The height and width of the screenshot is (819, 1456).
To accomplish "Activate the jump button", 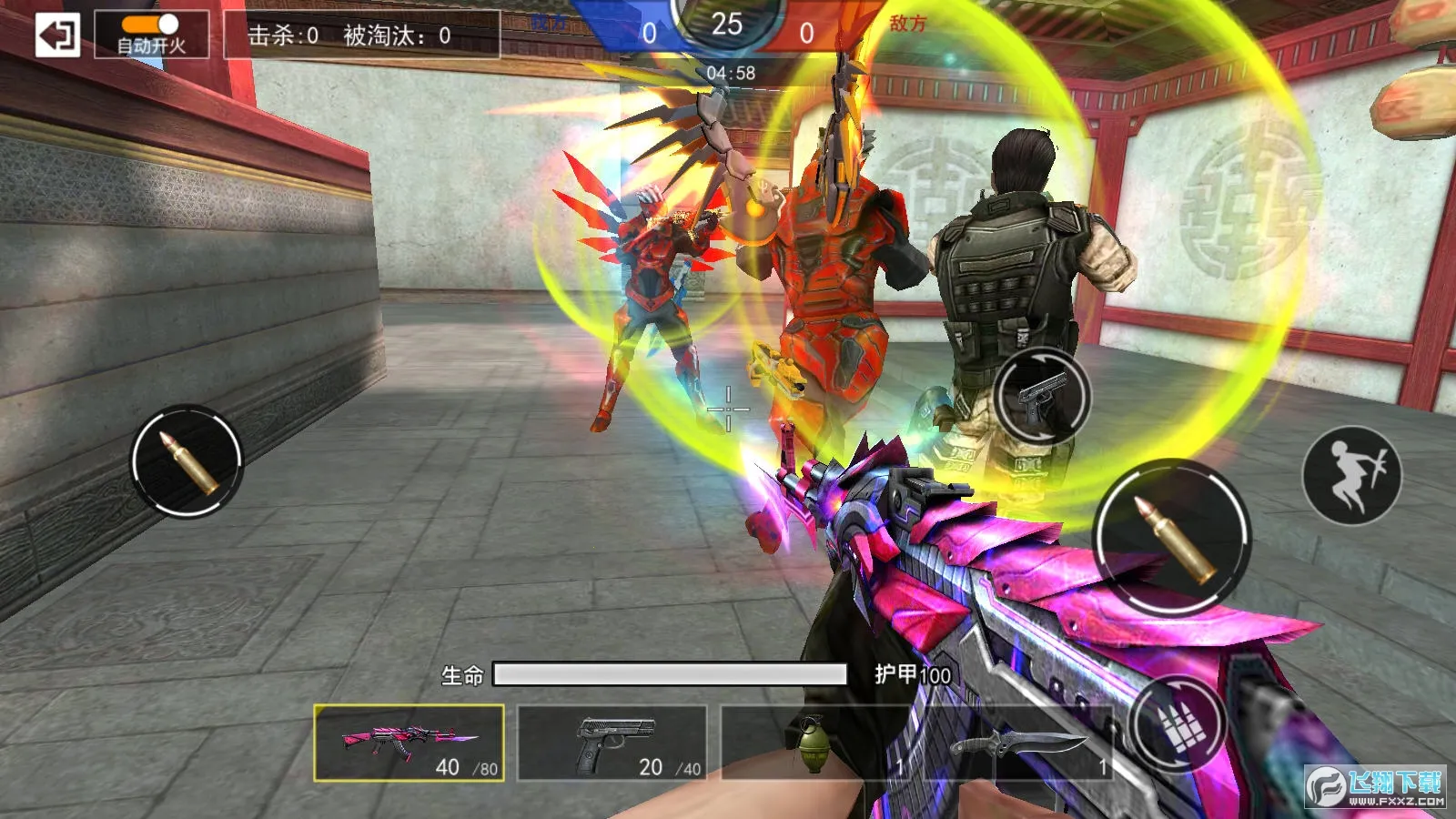I will 1351,475.
